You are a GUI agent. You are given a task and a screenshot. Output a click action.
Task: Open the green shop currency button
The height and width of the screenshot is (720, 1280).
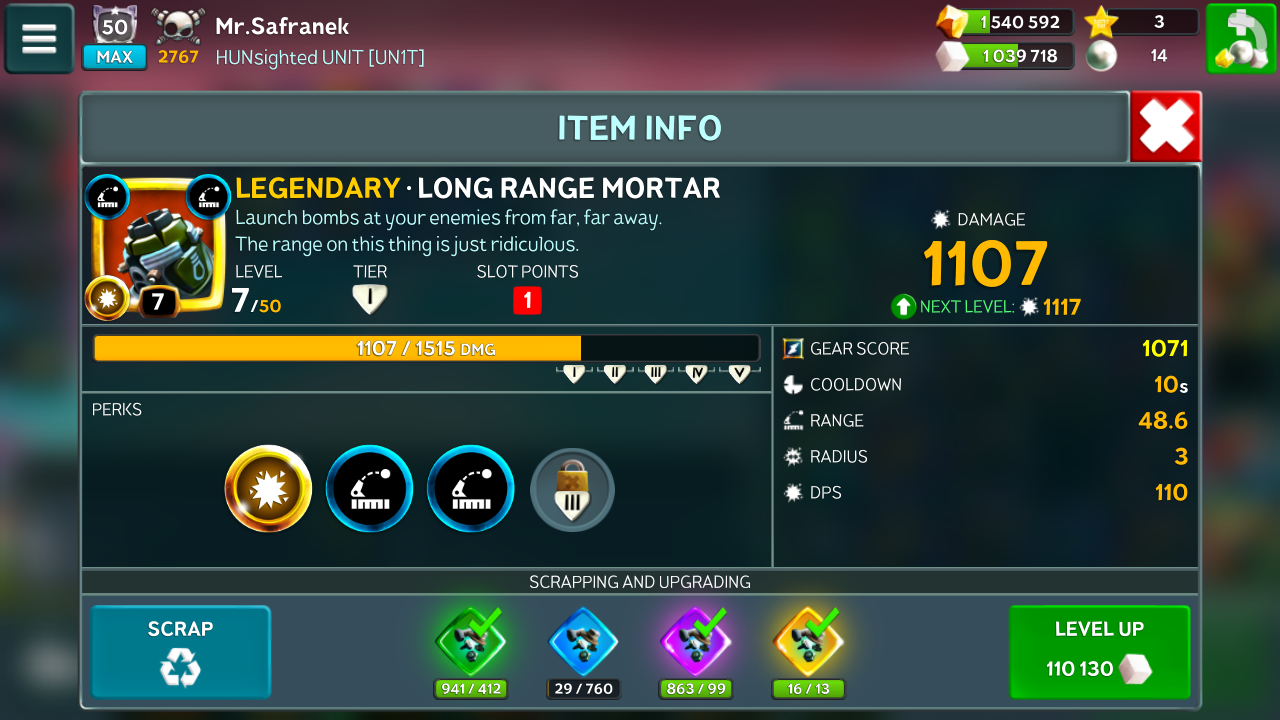[x=1240, y=38]
